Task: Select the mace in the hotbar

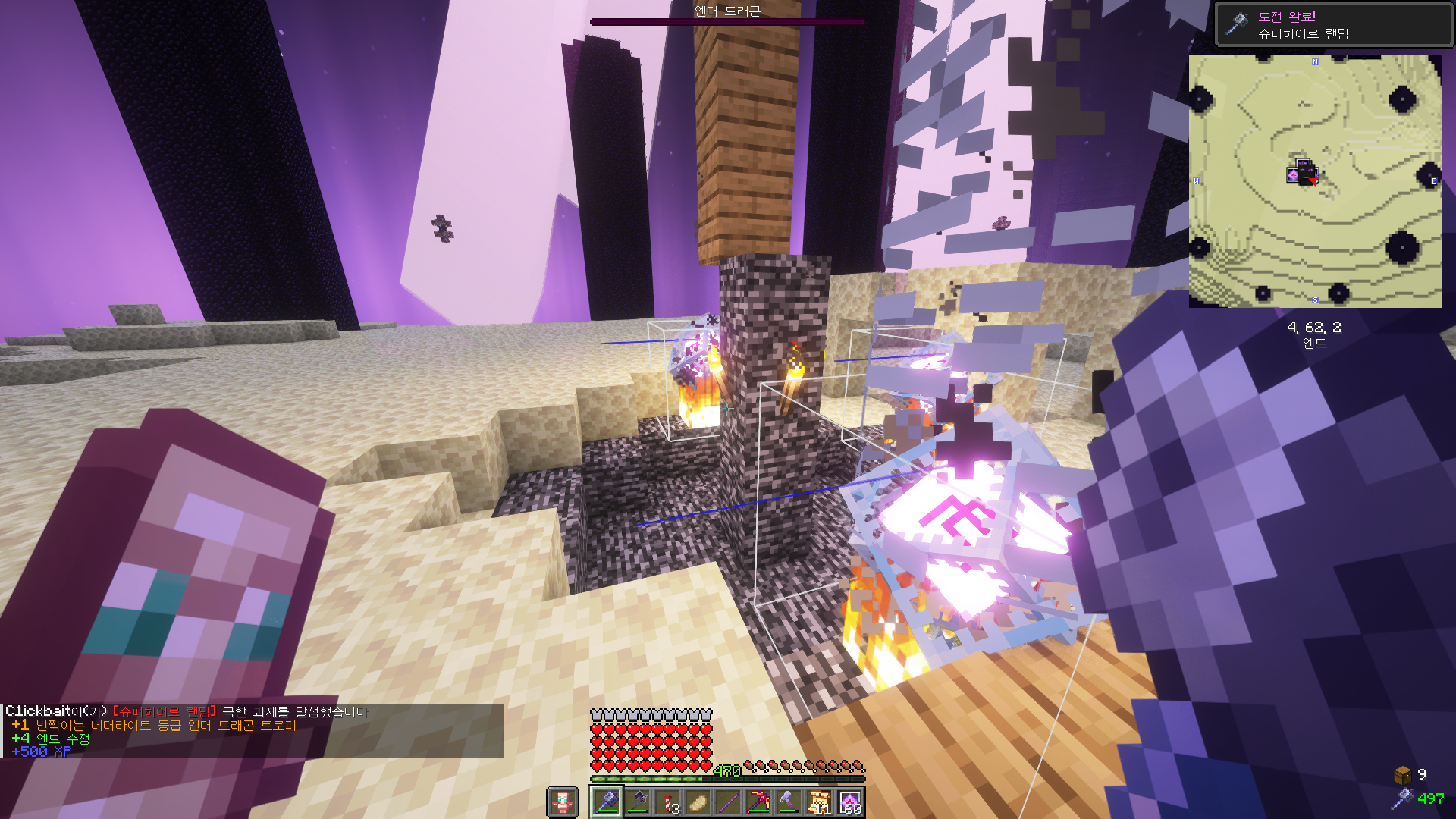Action: (607, 802)
